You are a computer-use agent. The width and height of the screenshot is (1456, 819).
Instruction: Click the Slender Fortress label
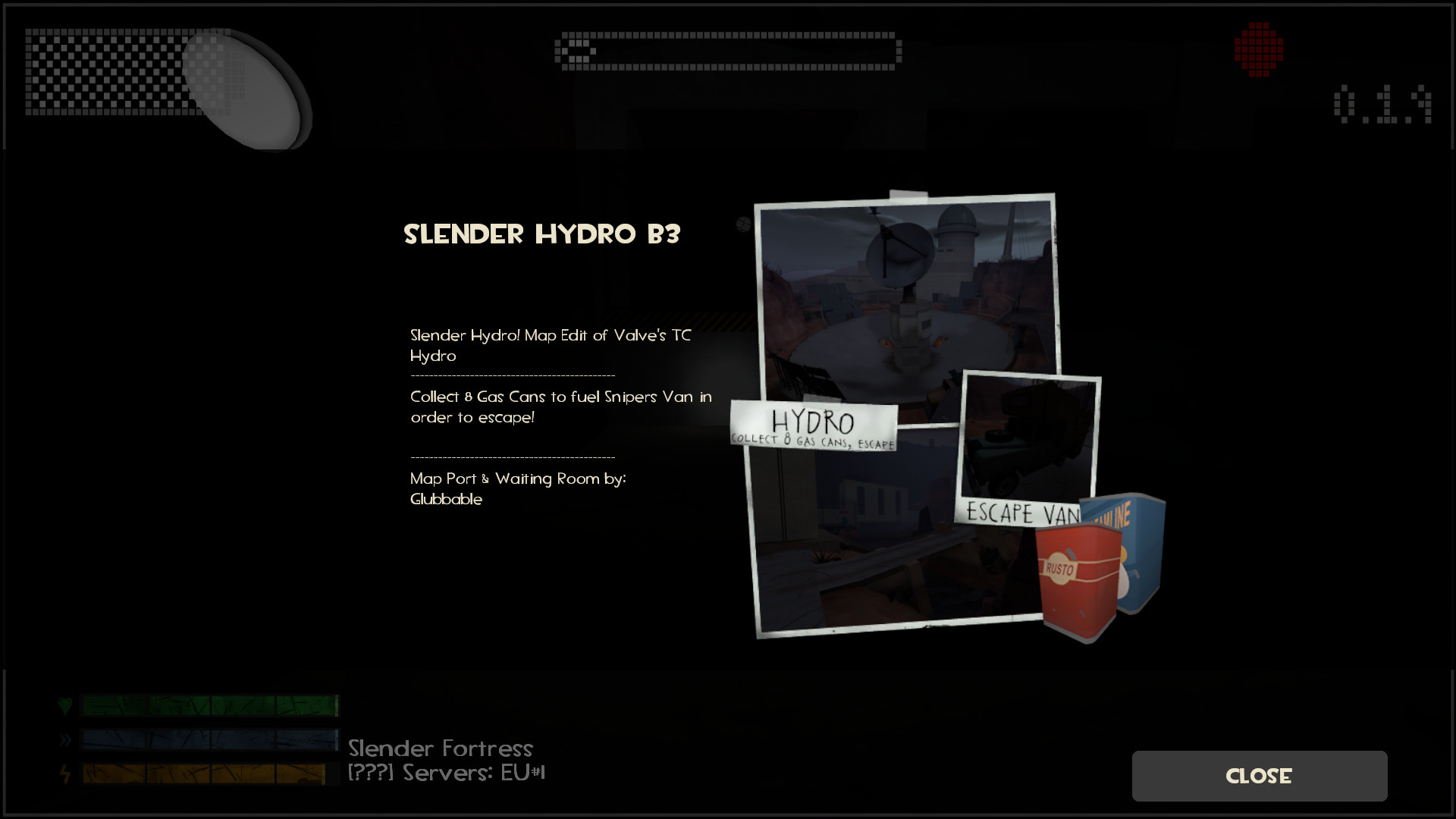point(441,748)
